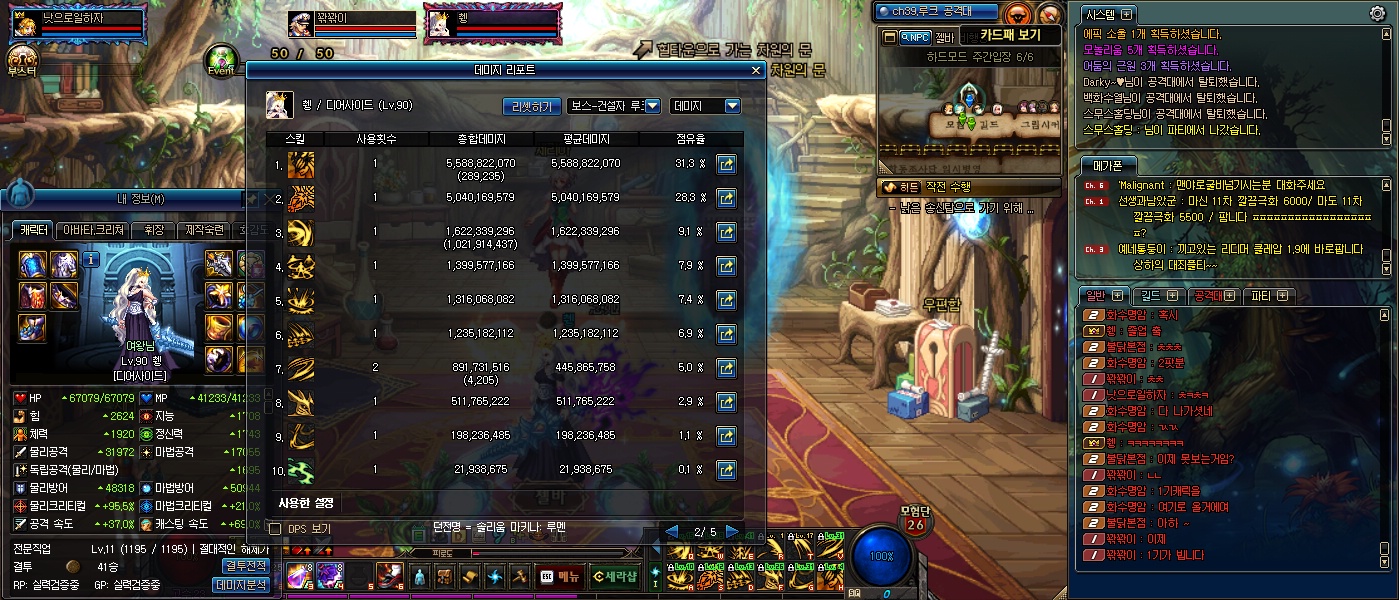
Task: Open the 메뉴 button on the bottom bar
Action: 561,576
